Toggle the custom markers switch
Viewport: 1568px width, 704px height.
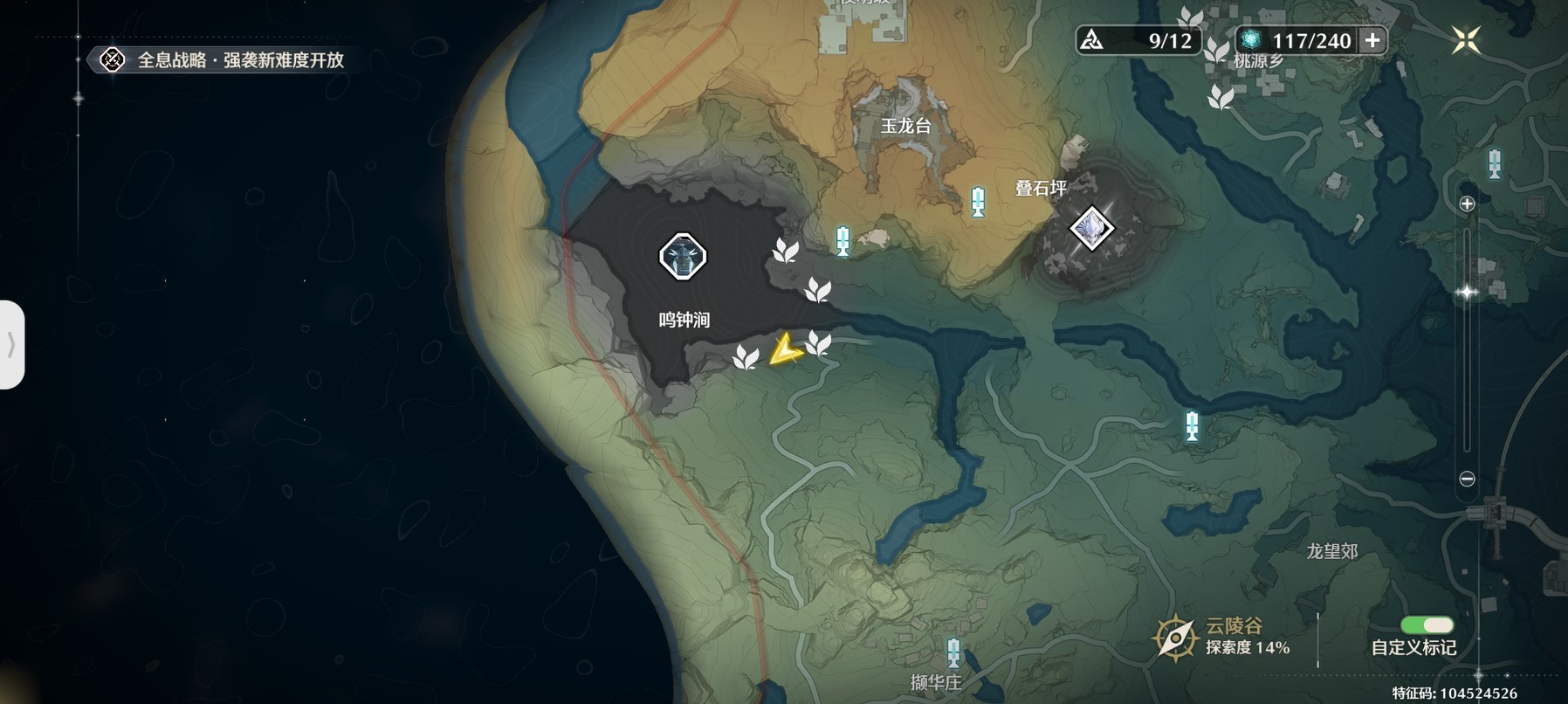coord(1427,625)
